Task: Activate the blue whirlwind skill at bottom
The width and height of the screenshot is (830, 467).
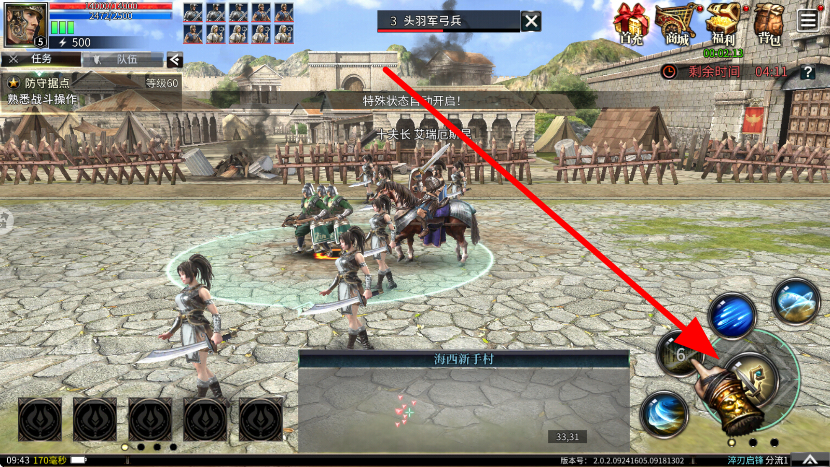Action: tap(665, 413)
